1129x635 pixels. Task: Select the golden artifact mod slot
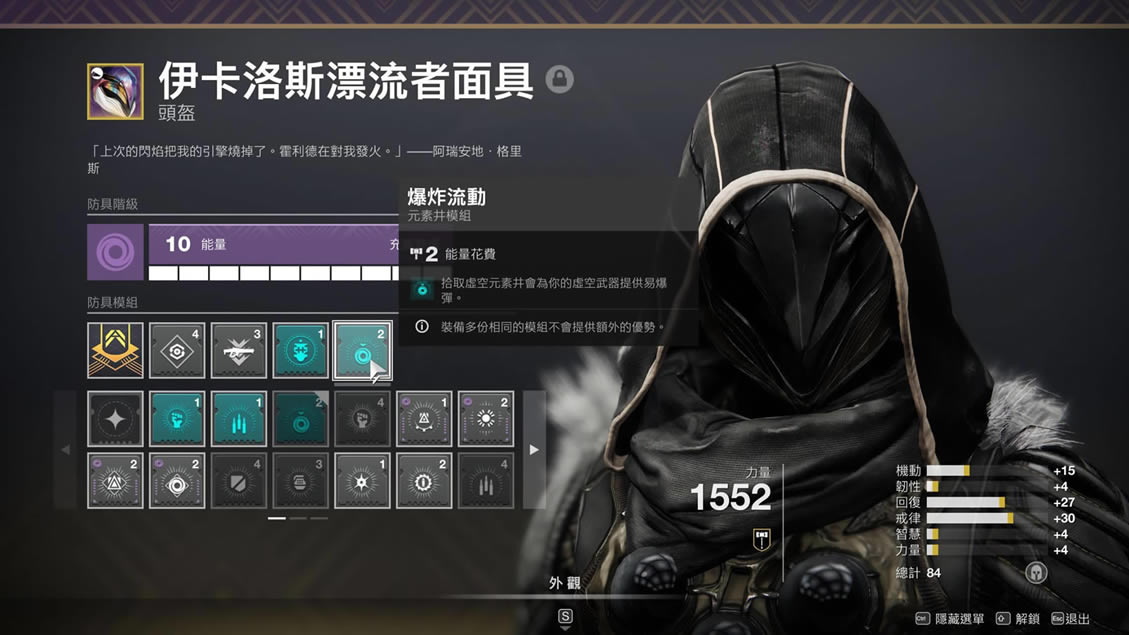(115, 350)
